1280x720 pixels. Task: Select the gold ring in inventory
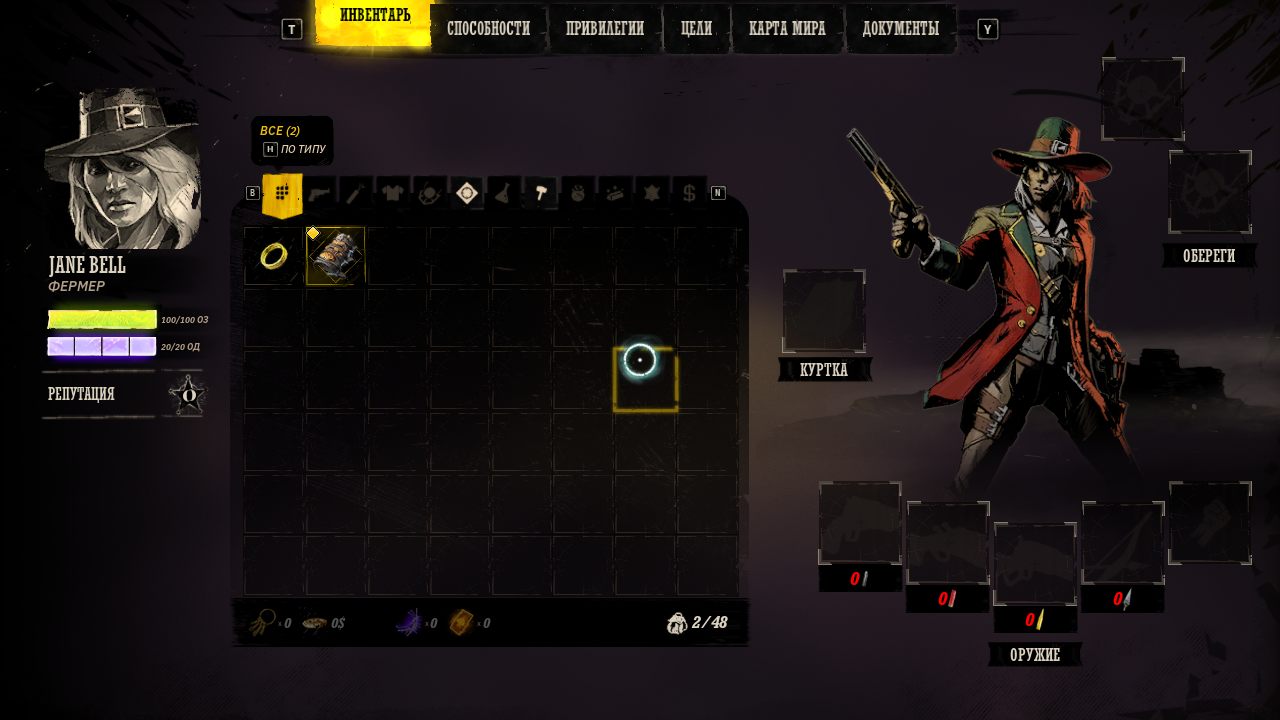point(273,256)
